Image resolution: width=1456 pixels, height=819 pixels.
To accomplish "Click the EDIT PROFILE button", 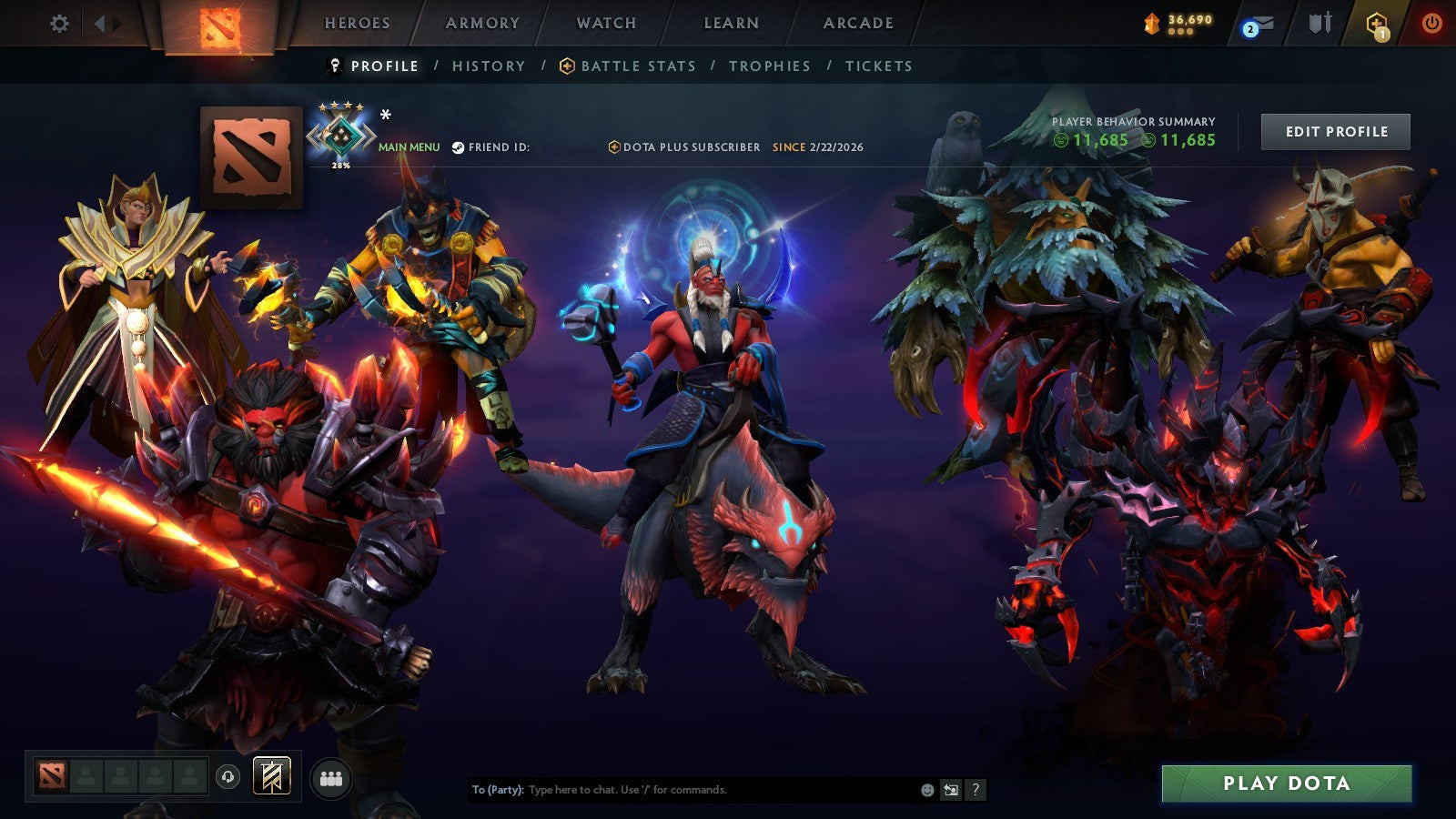I will click(1334, 132).
